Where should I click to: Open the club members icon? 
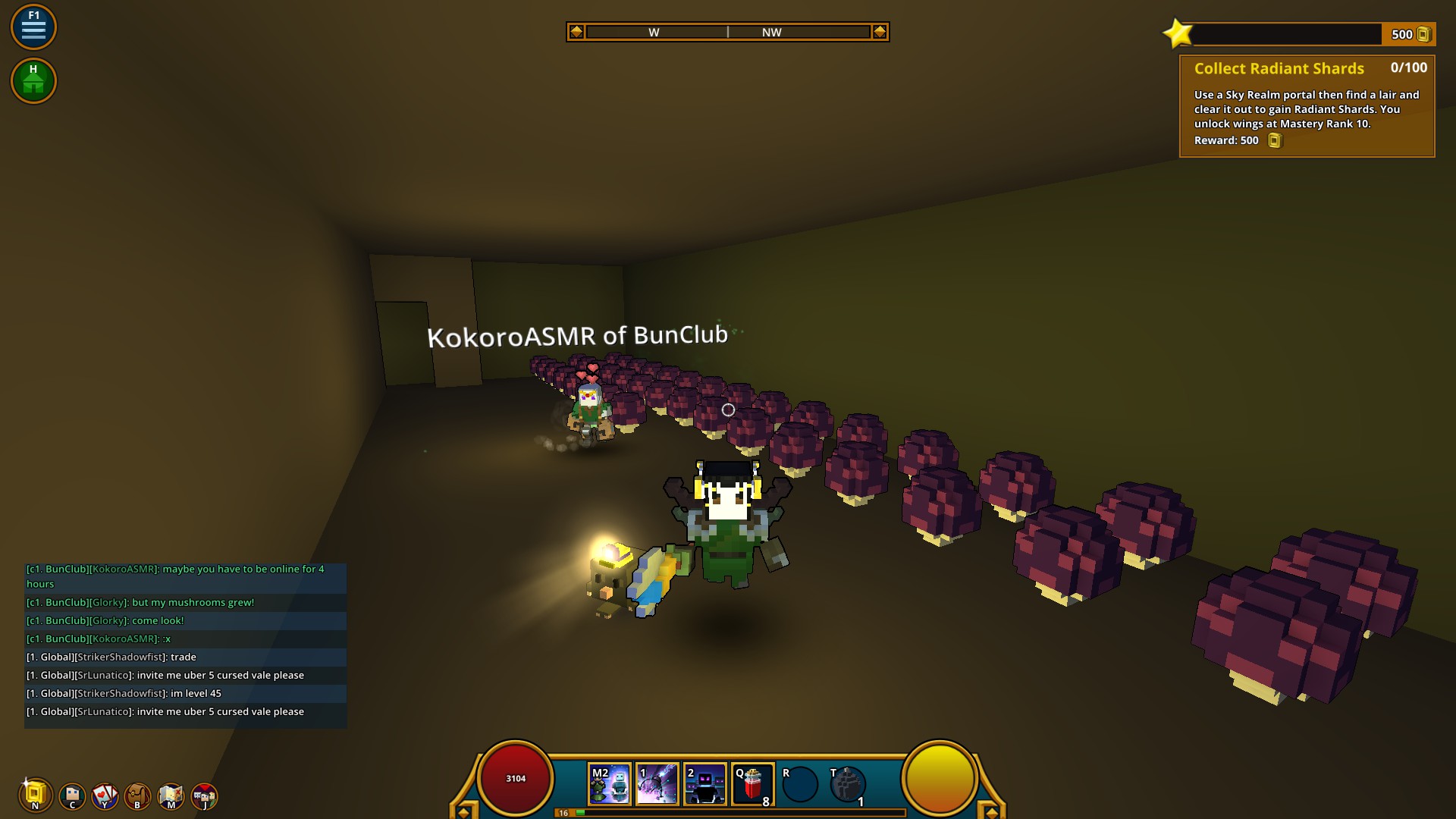[204, 795]
